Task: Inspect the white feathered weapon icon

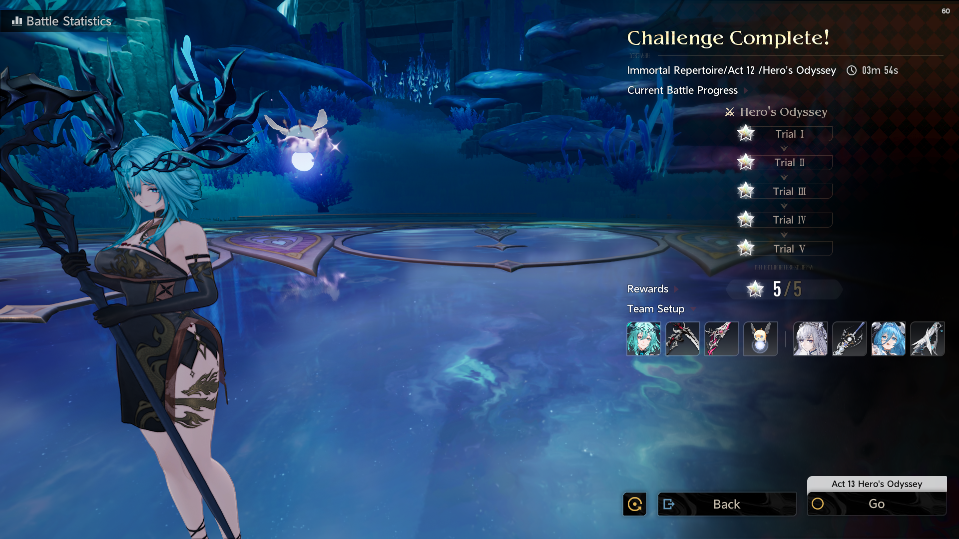Action: point(927,339)
